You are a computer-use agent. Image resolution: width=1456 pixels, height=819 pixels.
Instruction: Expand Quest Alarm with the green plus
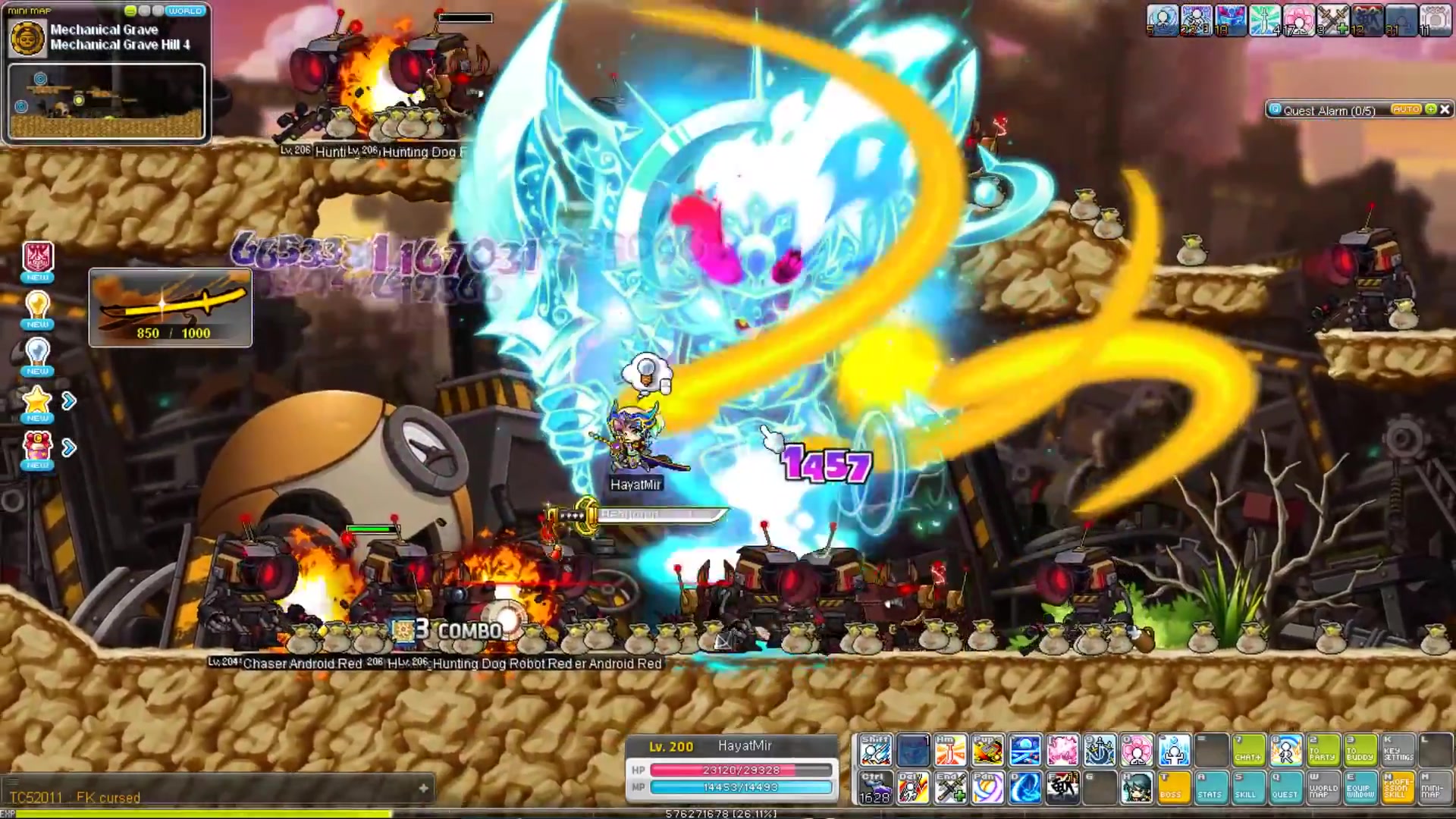pyautogui.click(x=1431, y=110)
